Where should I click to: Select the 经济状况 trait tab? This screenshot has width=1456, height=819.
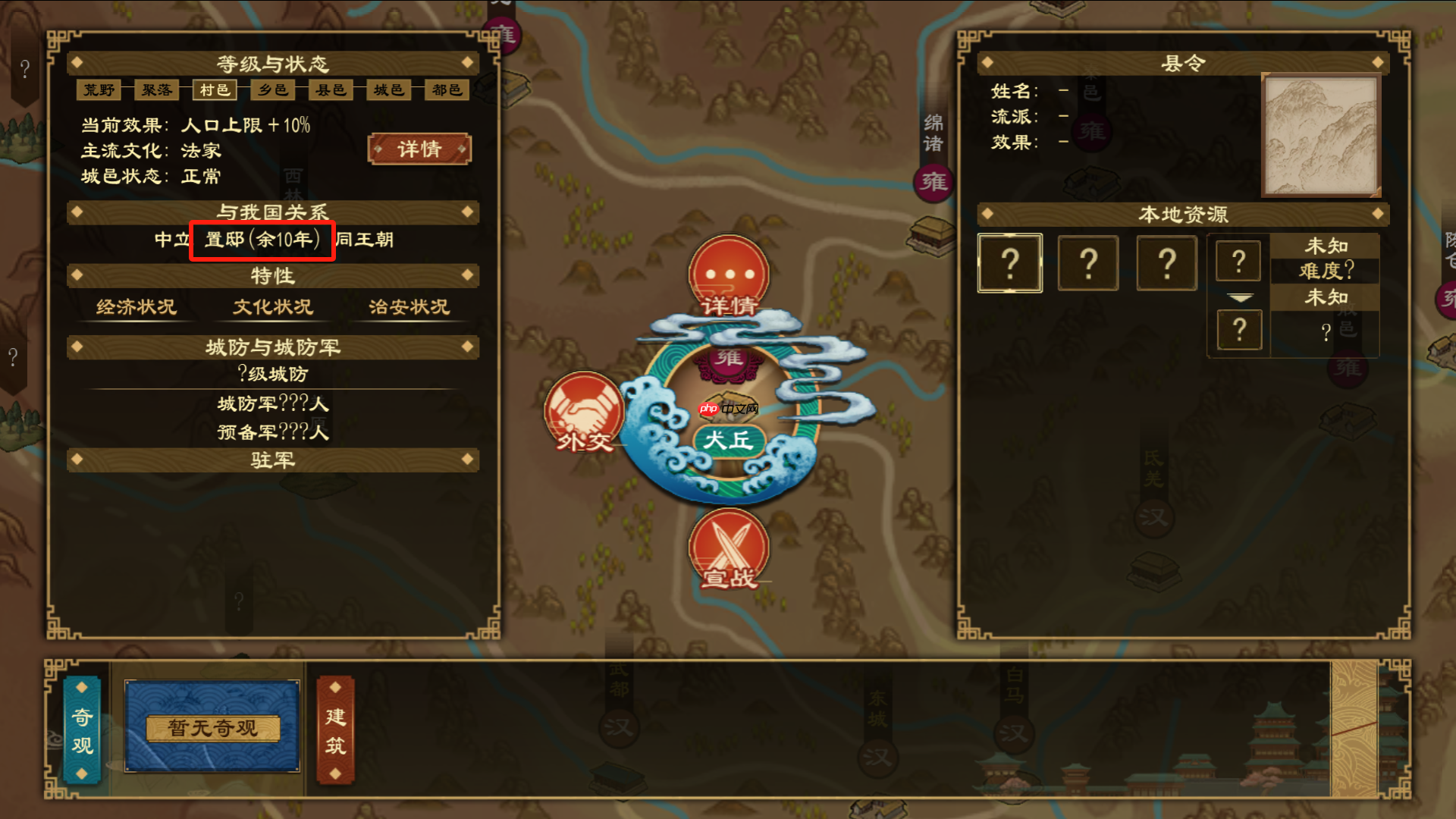coord(136,307)
